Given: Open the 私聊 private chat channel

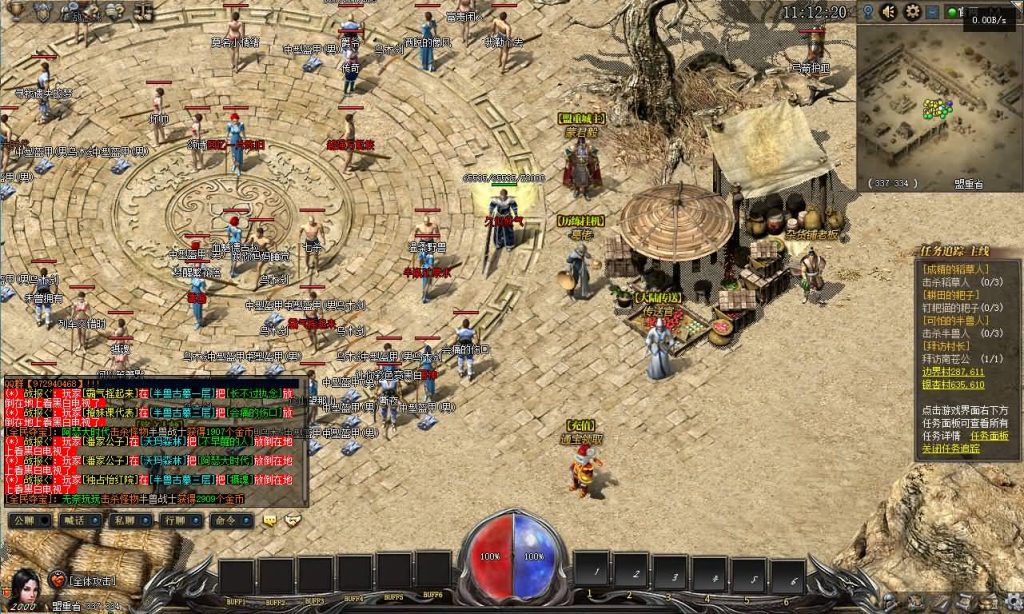Looking at the screenshot, I should click(x=125, y=520).
